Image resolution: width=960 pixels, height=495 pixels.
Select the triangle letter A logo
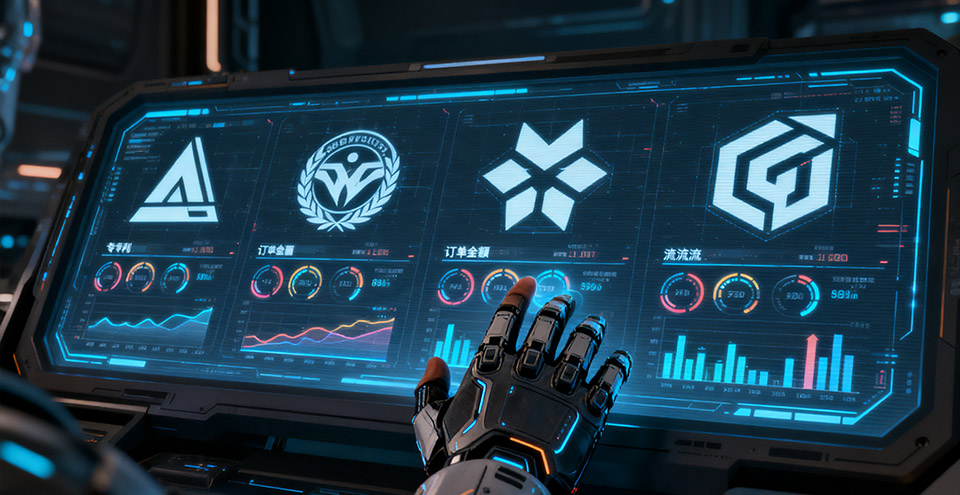tap(175, 182)
